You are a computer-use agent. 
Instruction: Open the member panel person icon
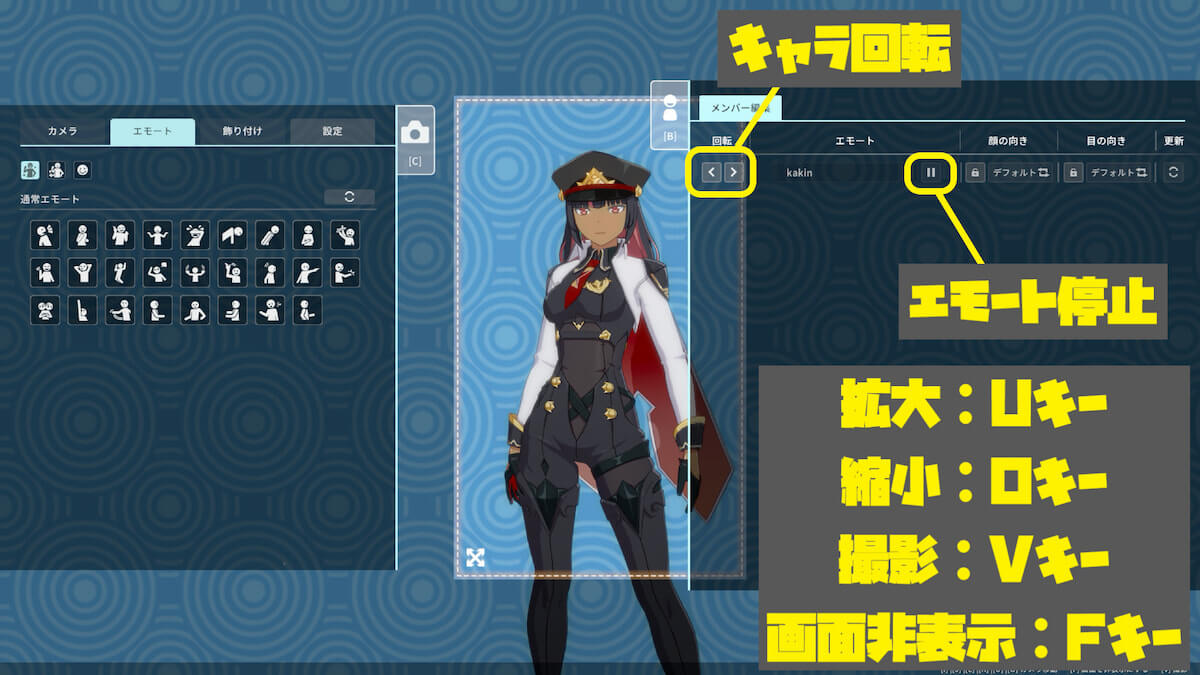pos(670,113)
